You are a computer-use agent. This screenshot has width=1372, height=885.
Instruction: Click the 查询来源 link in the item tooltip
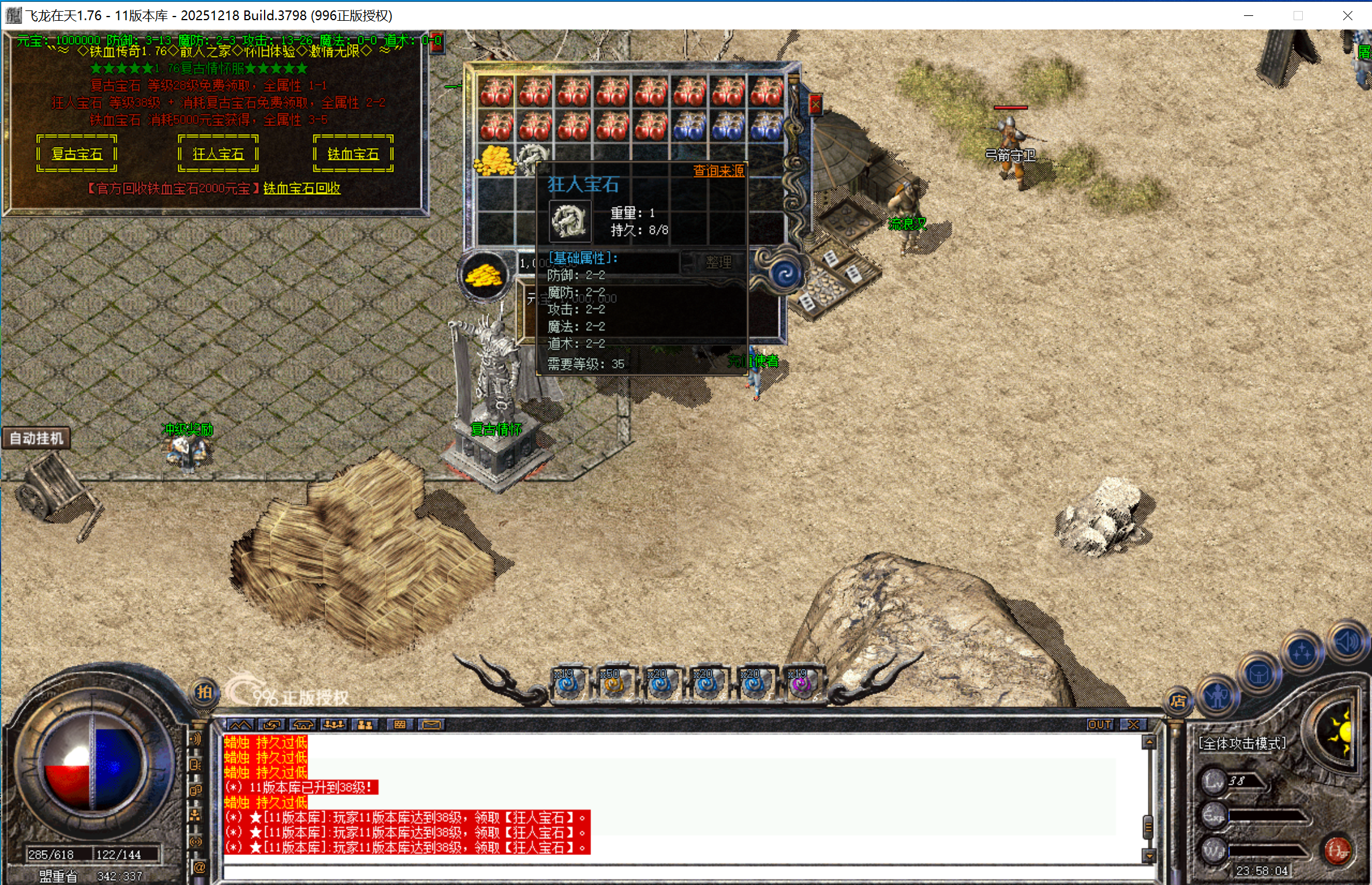pos(718,171)
